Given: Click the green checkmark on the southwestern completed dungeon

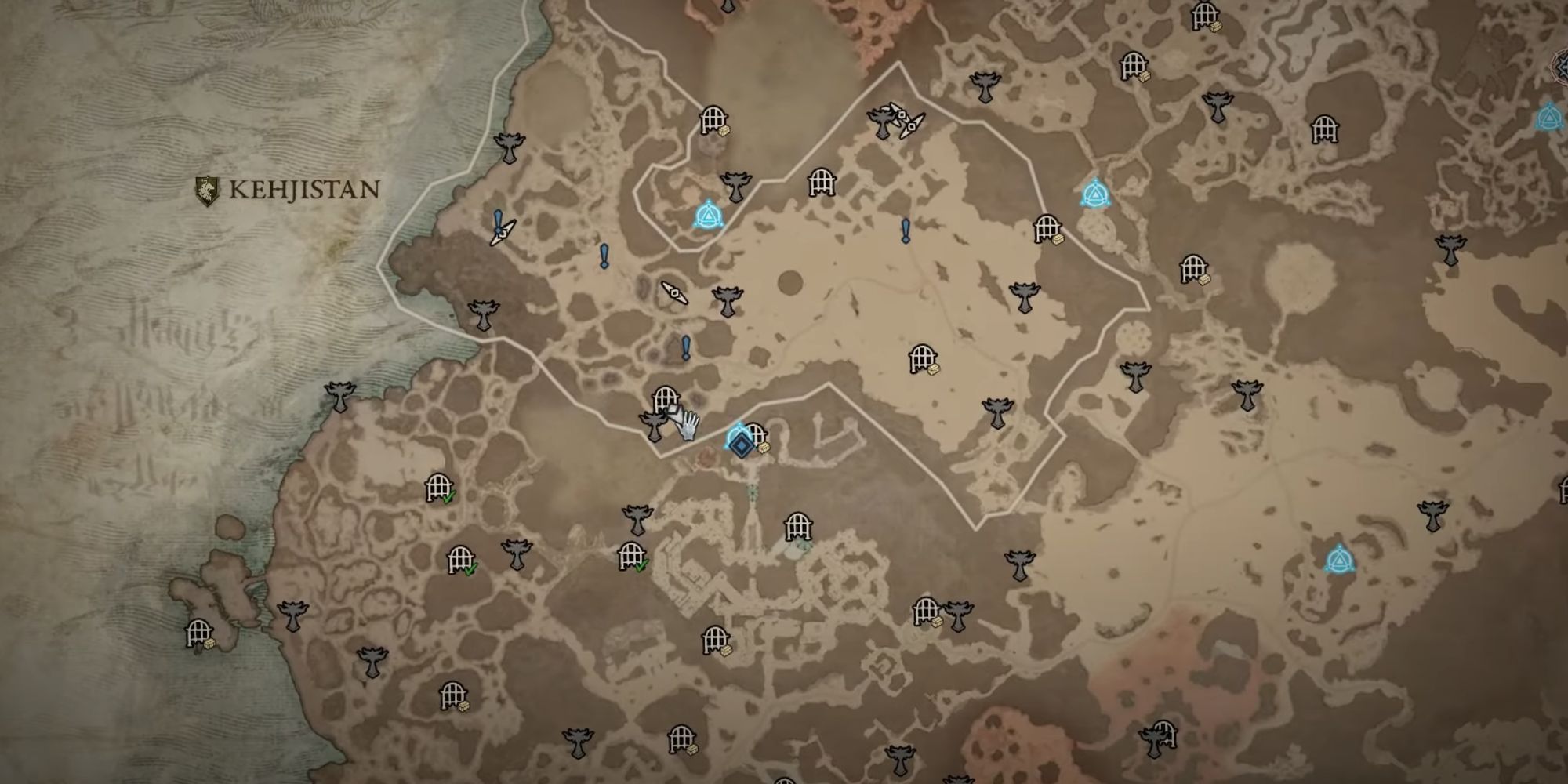Looking at the screenshot, I should (448, 498).
